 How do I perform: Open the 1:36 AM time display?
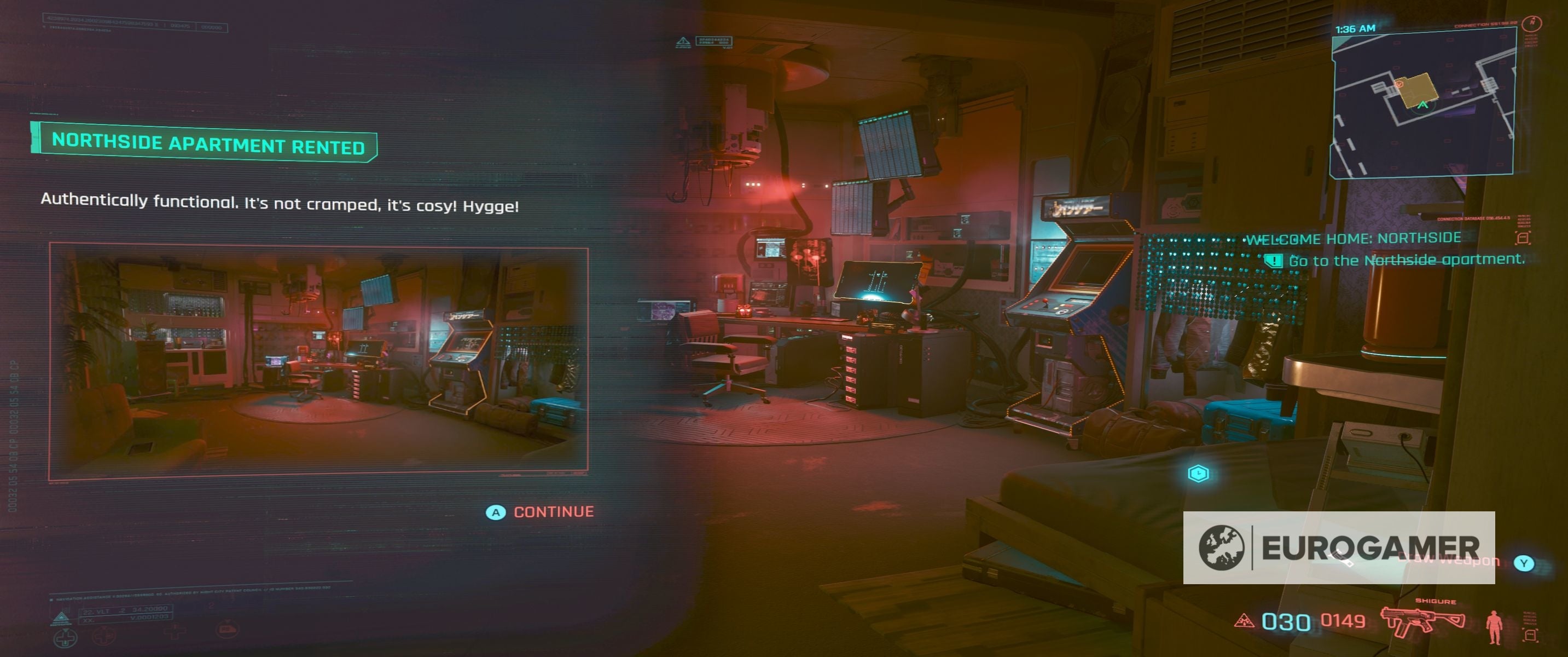click(1355, 28)
